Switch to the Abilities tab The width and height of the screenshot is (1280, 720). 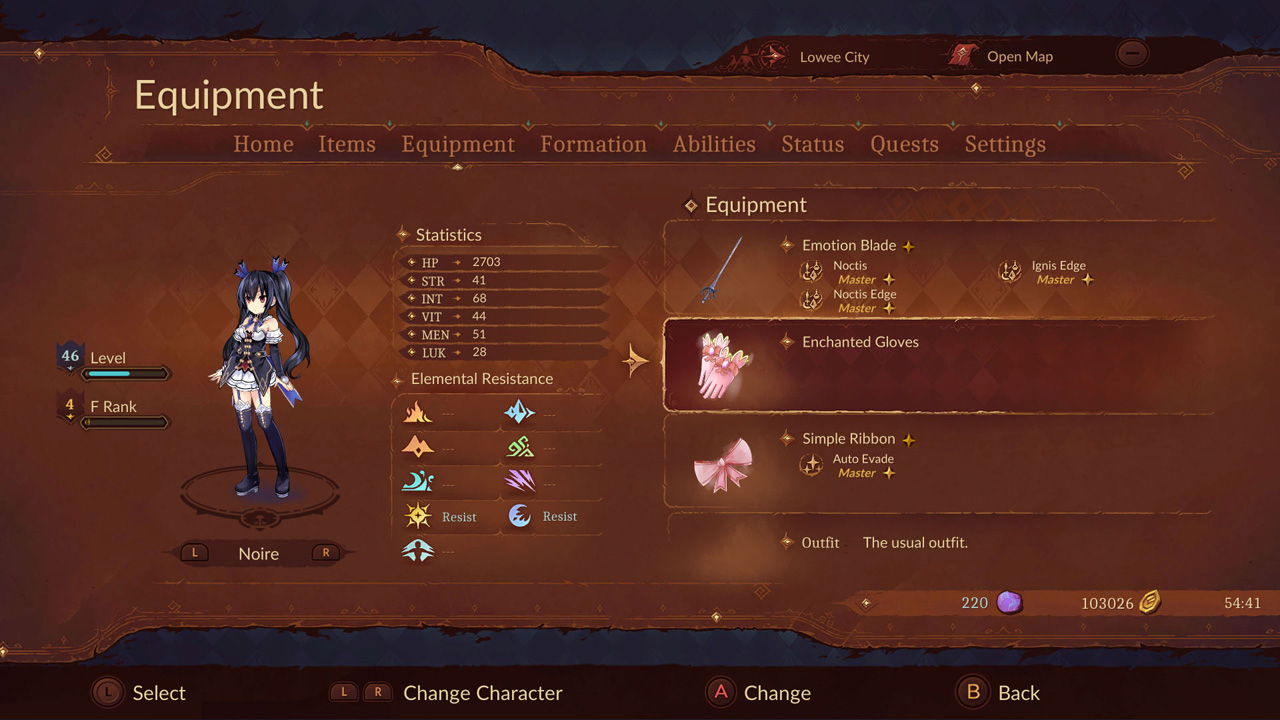[713, 144]
